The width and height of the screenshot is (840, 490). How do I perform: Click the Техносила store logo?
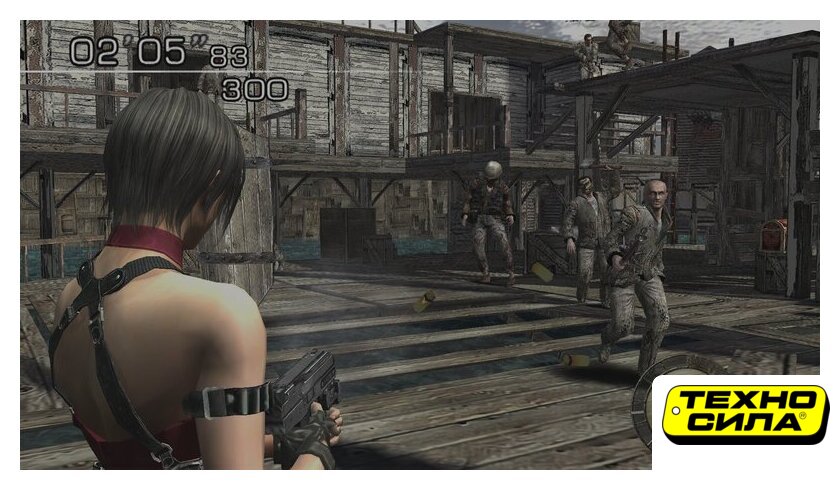pos(744,414)
